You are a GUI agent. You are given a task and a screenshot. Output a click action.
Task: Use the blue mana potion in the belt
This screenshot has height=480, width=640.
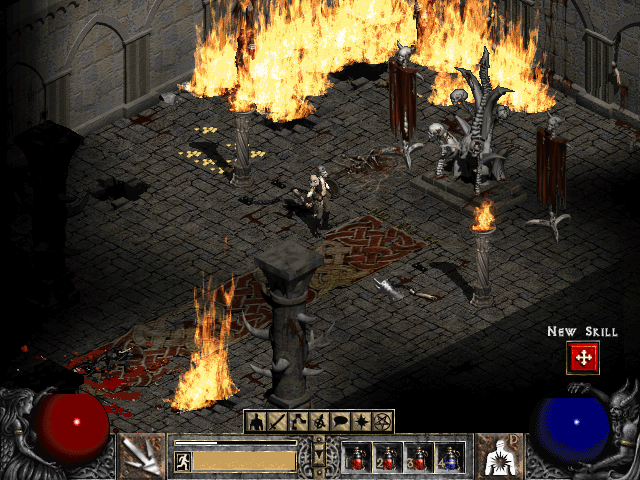[x=449, y=457]
